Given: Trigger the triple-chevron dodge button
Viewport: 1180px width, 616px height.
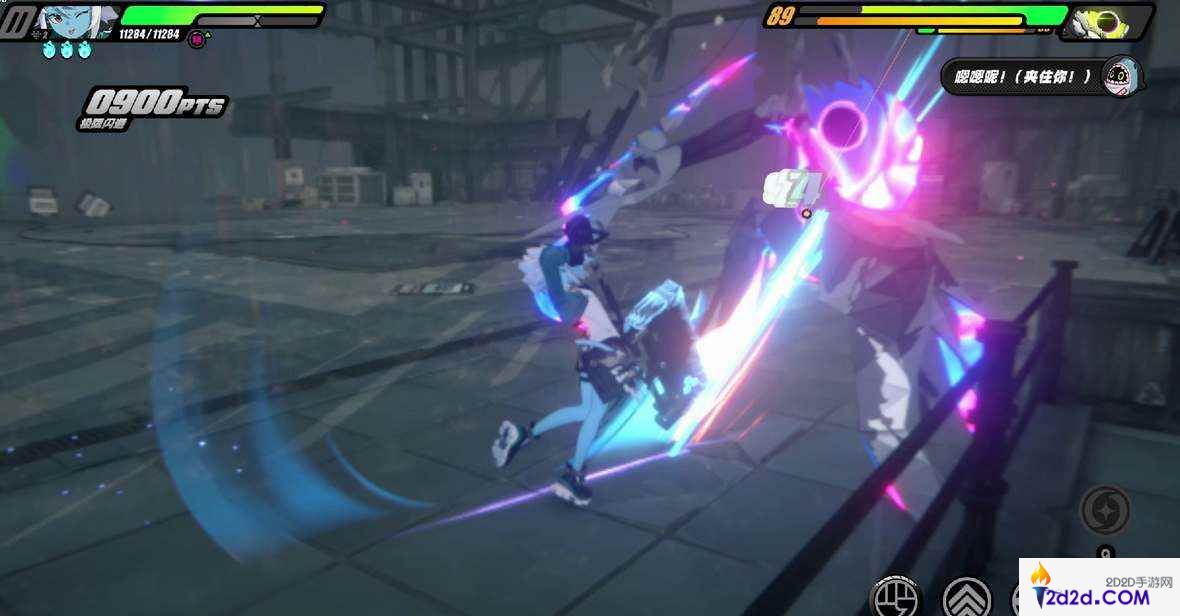Looking at the screenshot, I should [x=966, y=597].
